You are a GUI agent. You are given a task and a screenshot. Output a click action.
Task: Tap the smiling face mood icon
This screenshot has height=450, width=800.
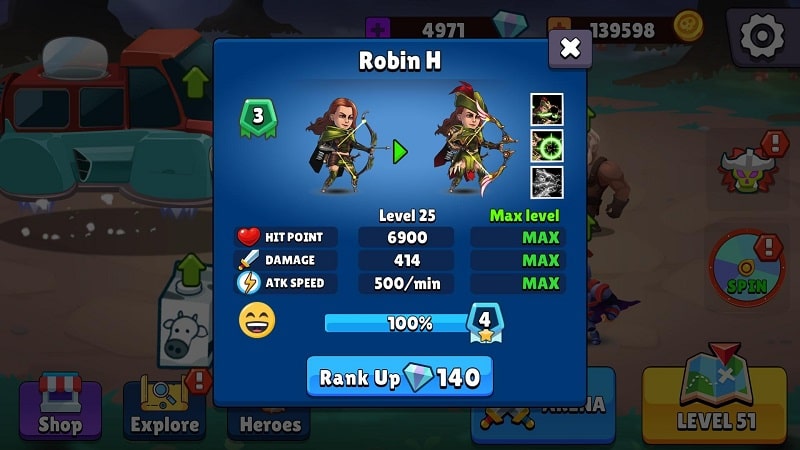(257, 321)
